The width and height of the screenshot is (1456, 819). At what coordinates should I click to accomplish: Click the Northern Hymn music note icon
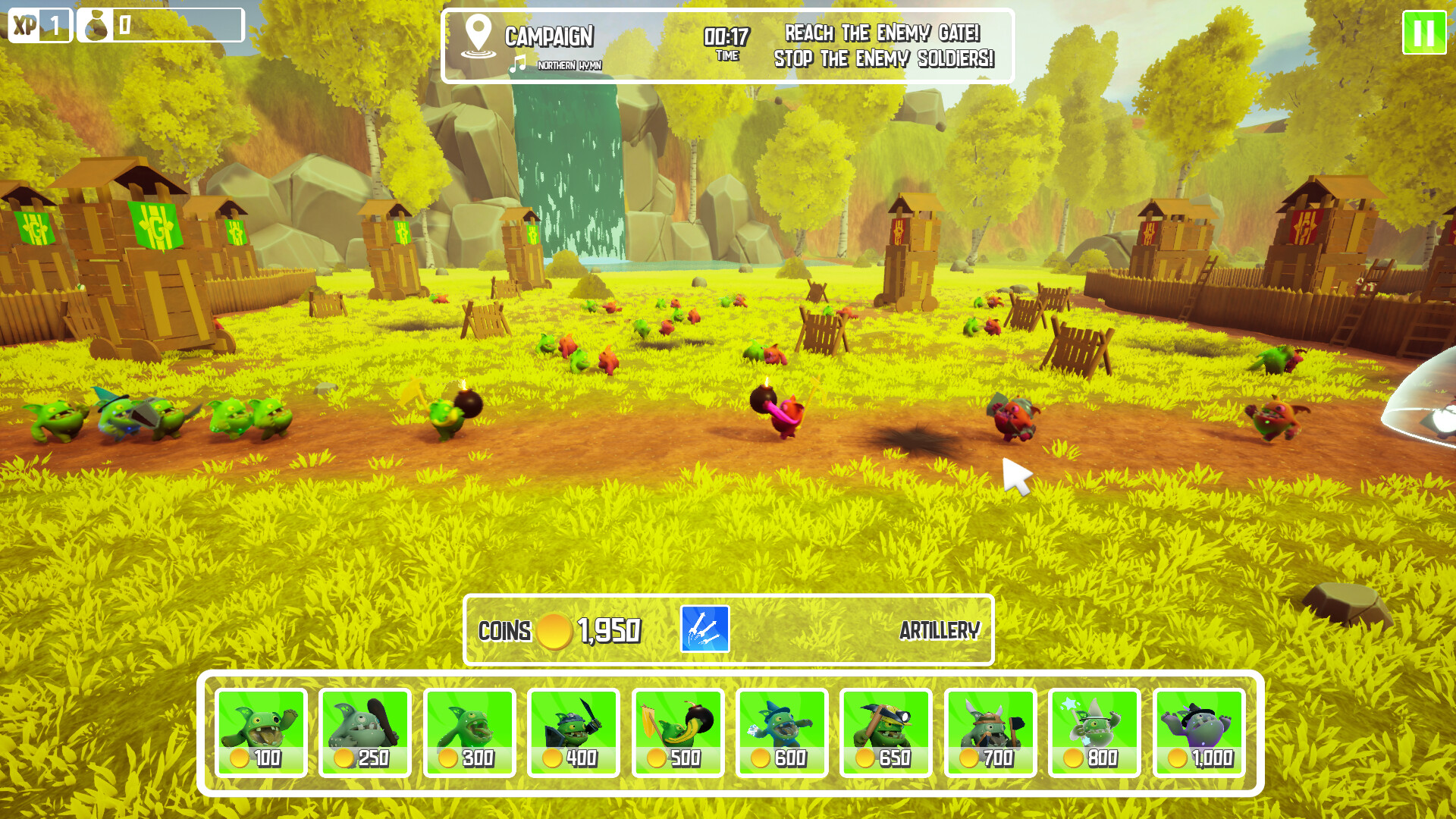518,65
